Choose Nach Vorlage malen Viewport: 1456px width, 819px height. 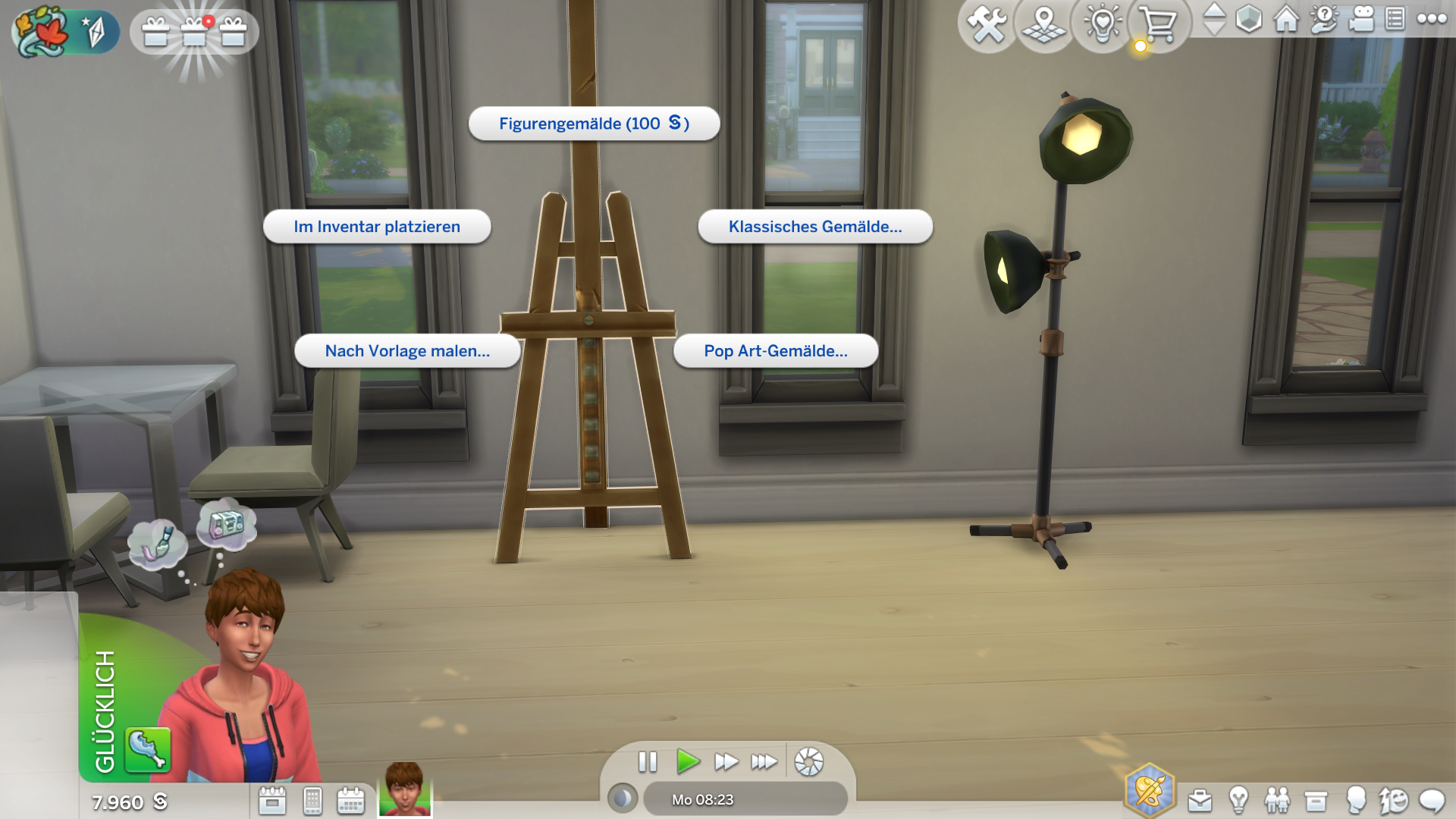407,351
